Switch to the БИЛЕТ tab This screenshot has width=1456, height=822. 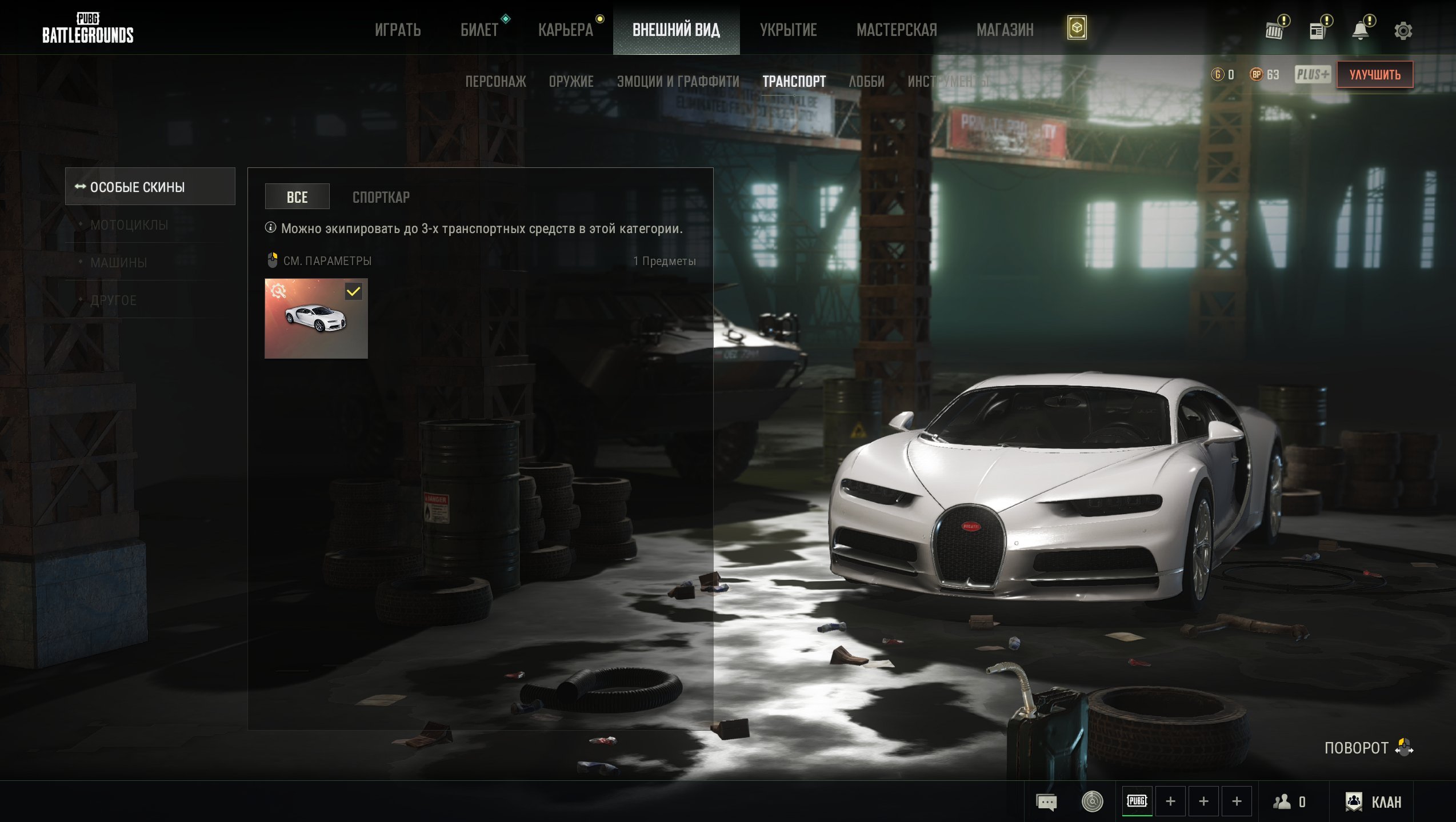pyautogui.click(x=479, y=30)
